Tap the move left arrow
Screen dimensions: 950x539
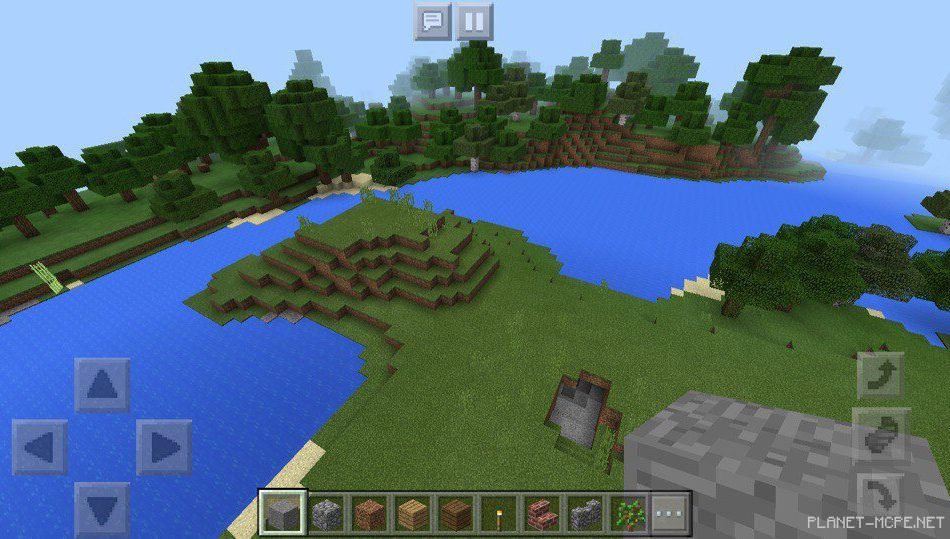(40, 447)
